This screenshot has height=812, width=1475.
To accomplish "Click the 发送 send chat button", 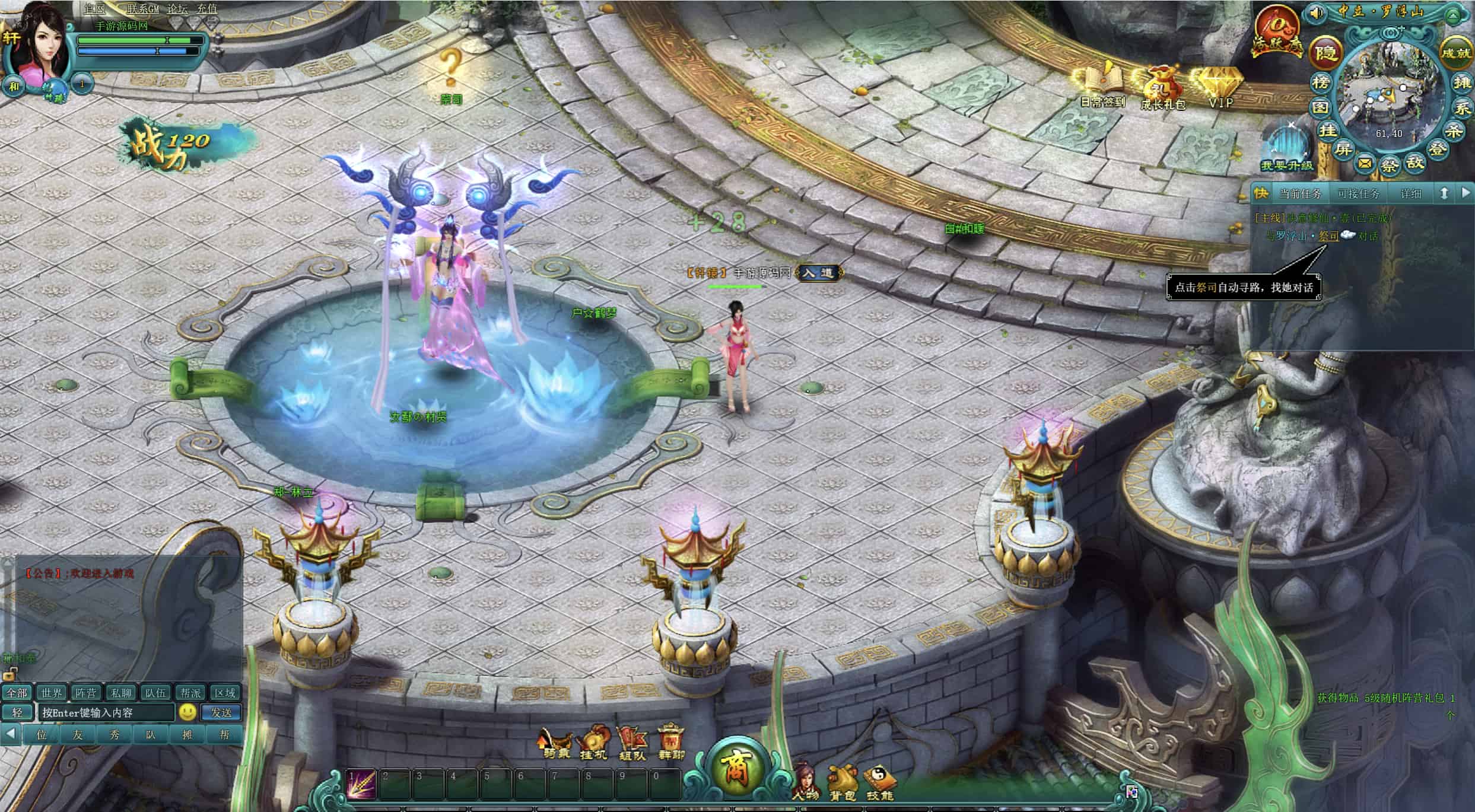I will pos(221,712).
